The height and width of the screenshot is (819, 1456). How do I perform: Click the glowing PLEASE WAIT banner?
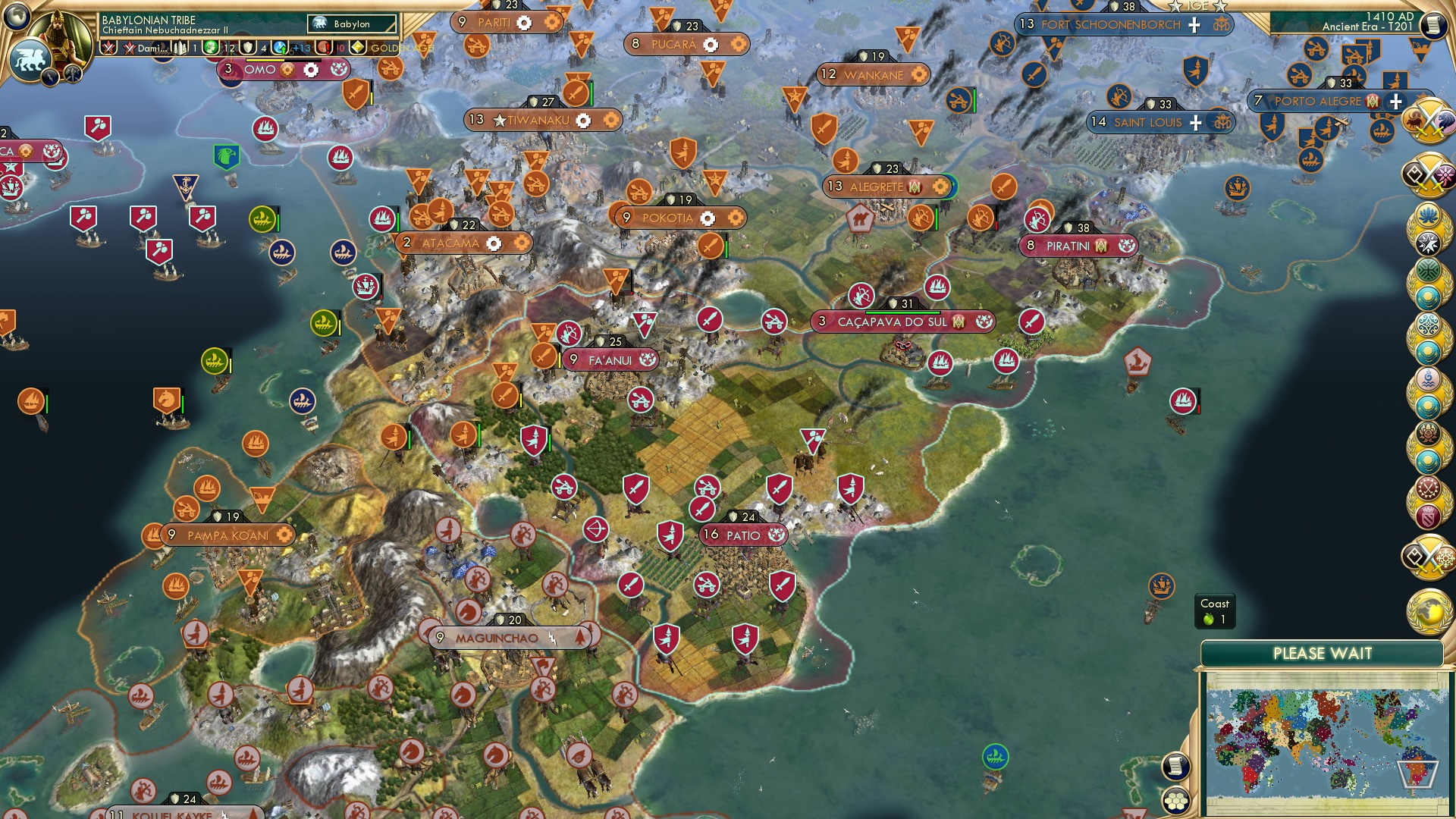(x=1323, y=652)
